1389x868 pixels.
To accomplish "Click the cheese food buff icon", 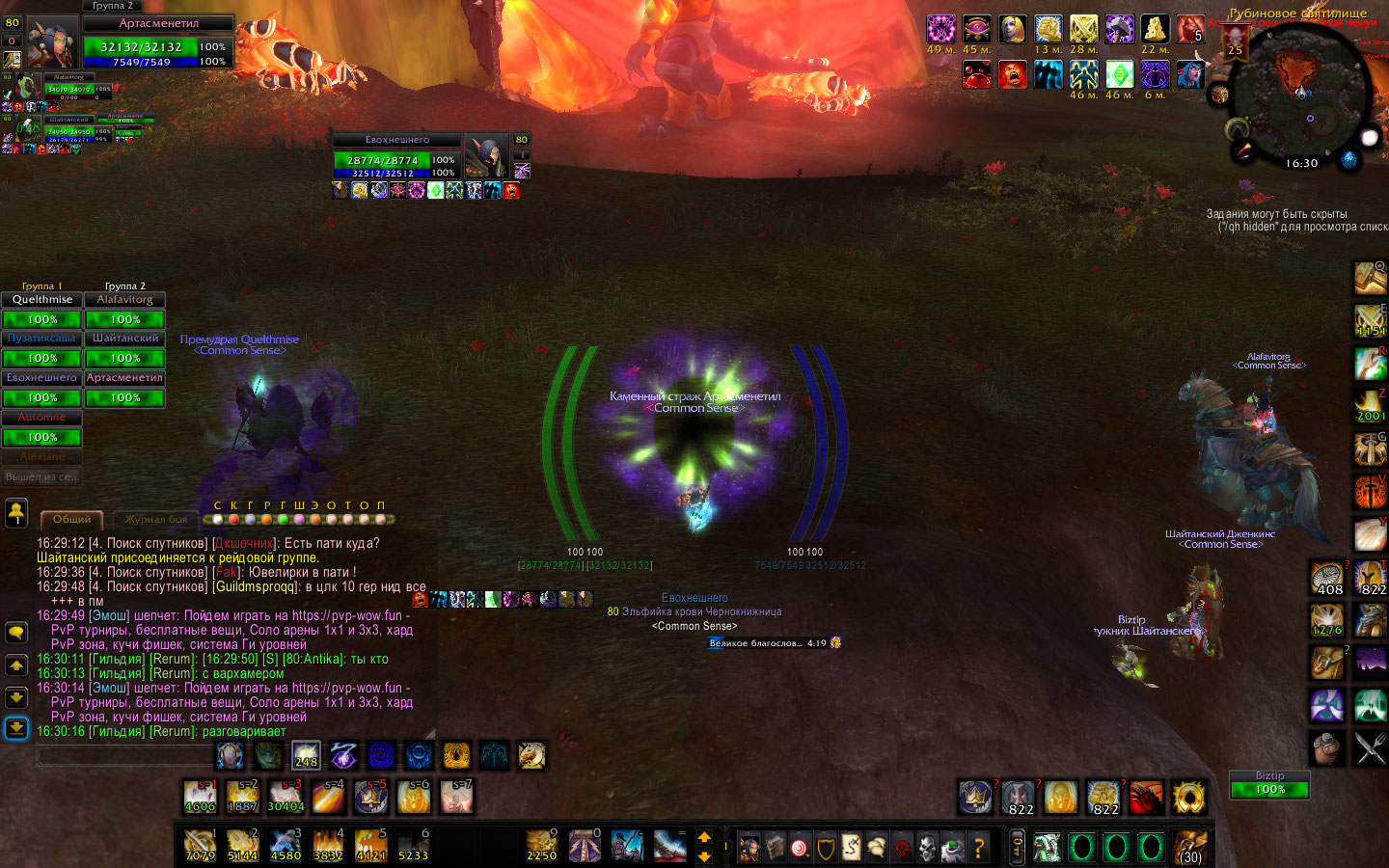I will click(x=1155, y=29).
